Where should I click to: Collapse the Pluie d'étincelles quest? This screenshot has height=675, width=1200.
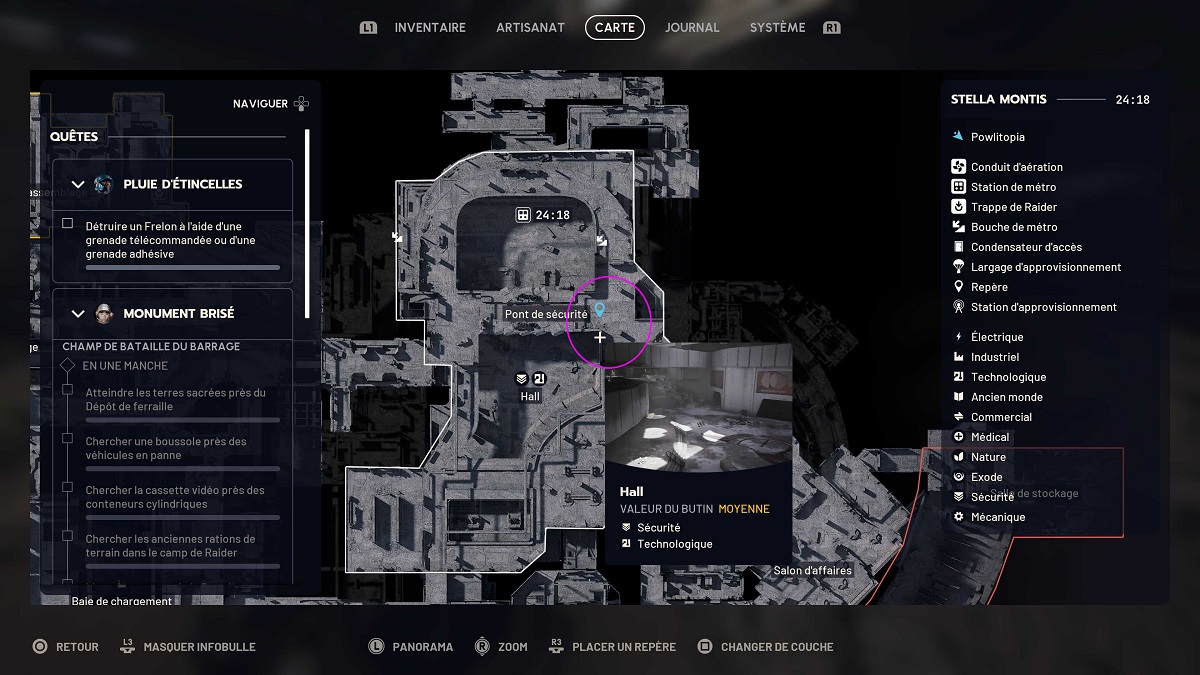coord(79,184)
